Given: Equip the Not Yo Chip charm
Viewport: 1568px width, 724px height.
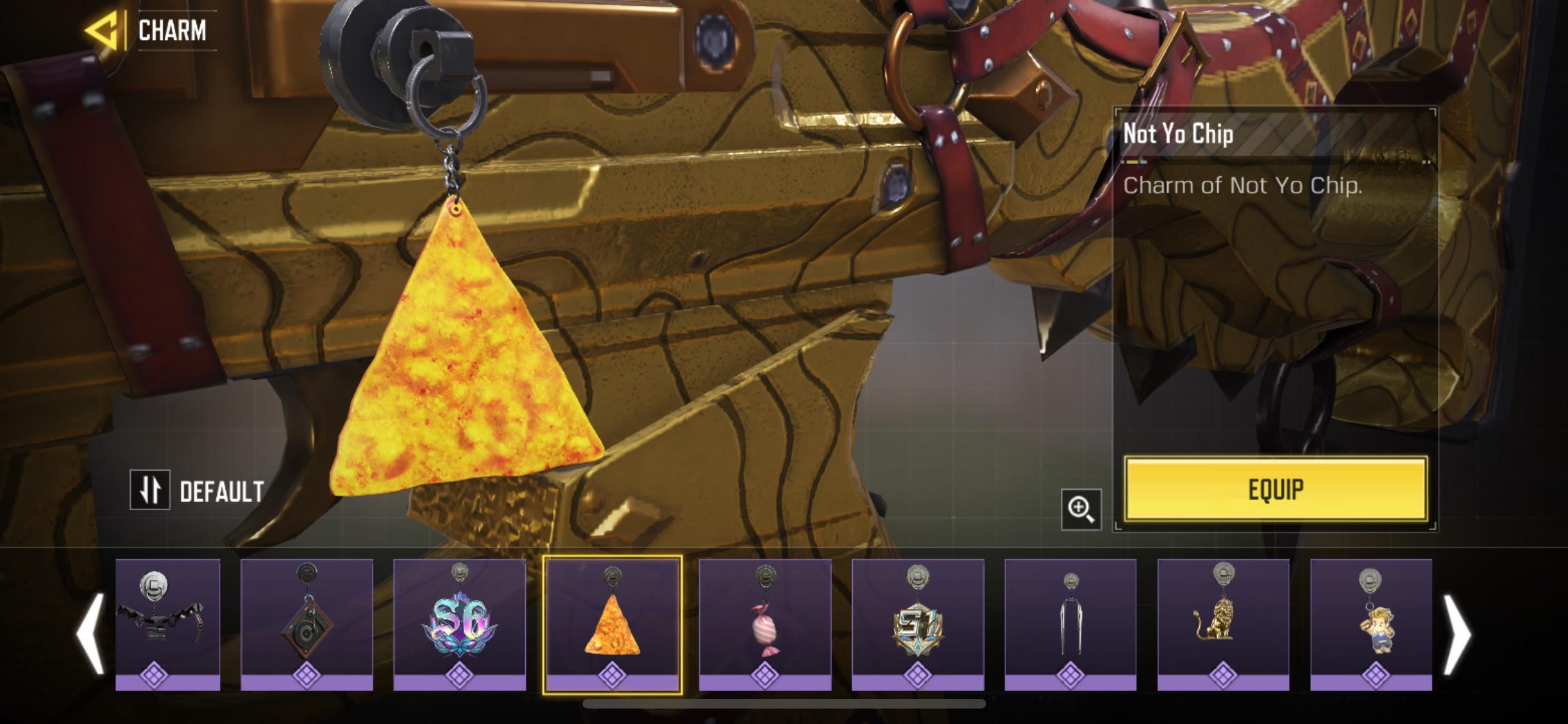Looking at the screenshot, I should click(1275, 489).
